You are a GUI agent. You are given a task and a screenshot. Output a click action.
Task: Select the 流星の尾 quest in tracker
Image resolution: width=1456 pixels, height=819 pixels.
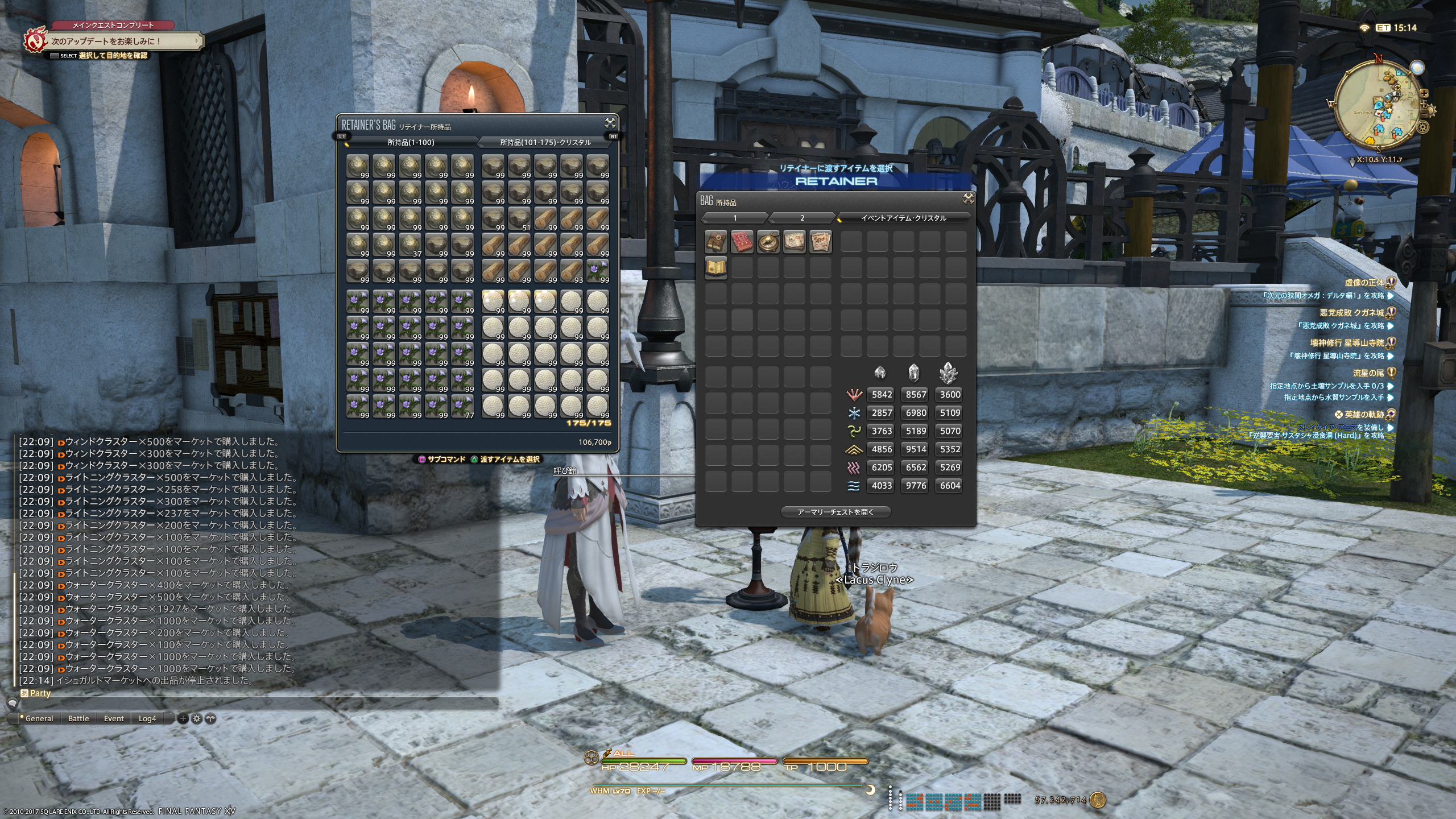point(1368,373)
